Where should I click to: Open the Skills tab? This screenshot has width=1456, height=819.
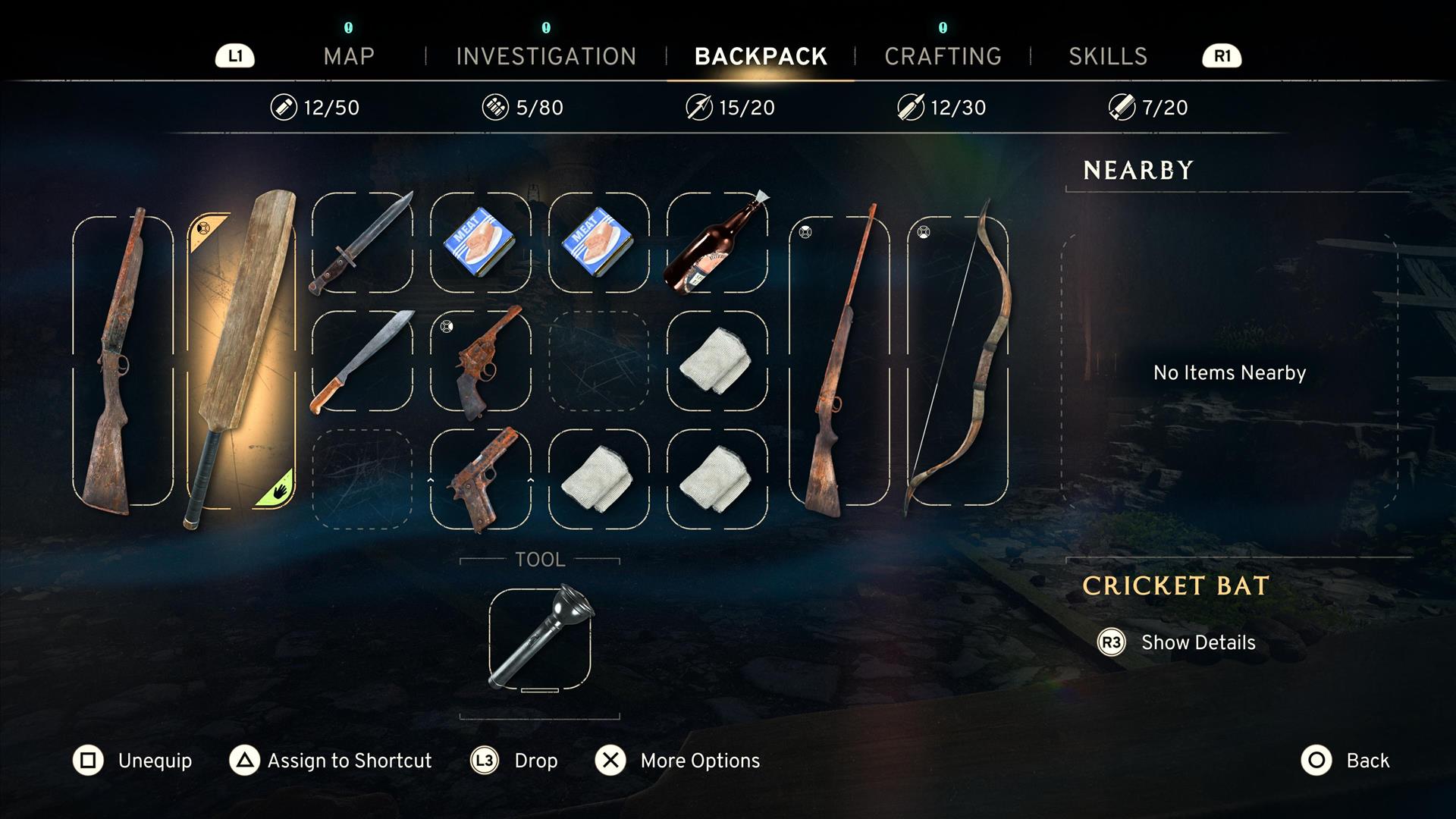click(x=1108, y=56)
